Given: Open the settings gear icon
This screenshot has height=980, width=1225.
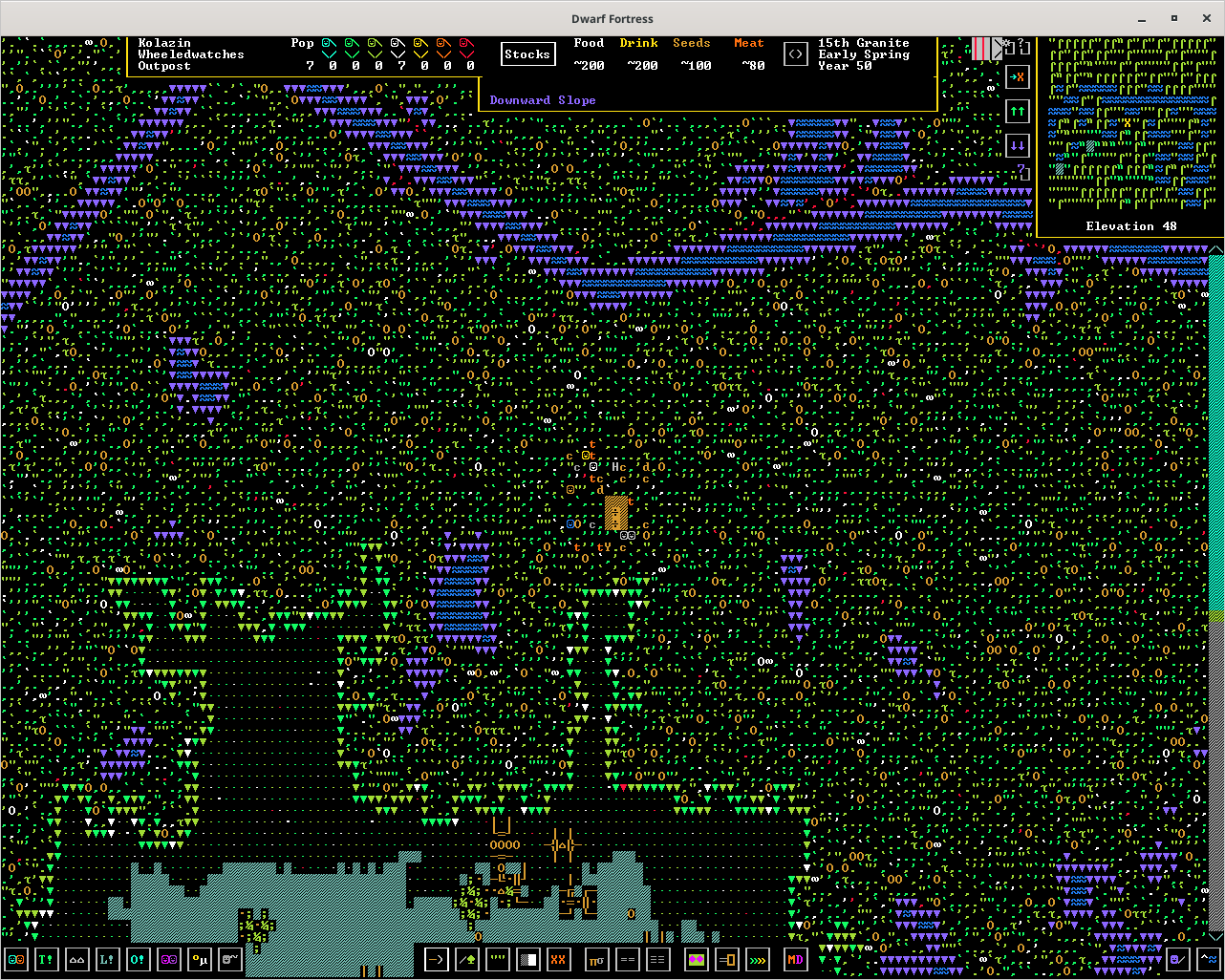Looking at the screenshot, I should [1007, 43].
